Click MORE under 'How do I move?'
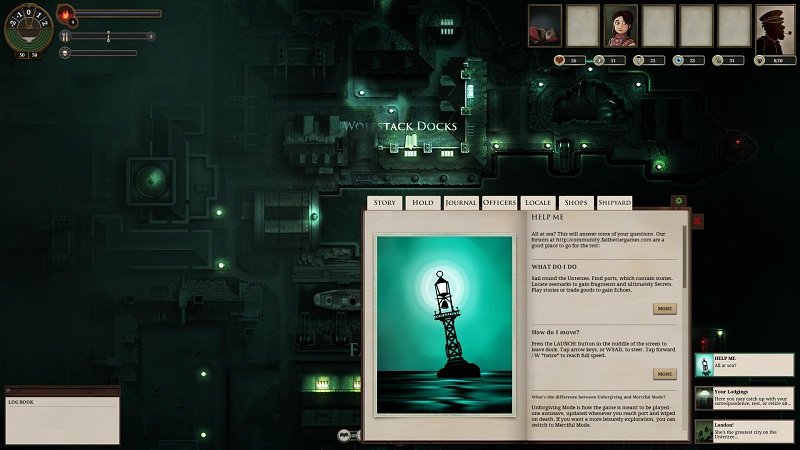Viewport: 800px width, 450px height. click(664, 374)
